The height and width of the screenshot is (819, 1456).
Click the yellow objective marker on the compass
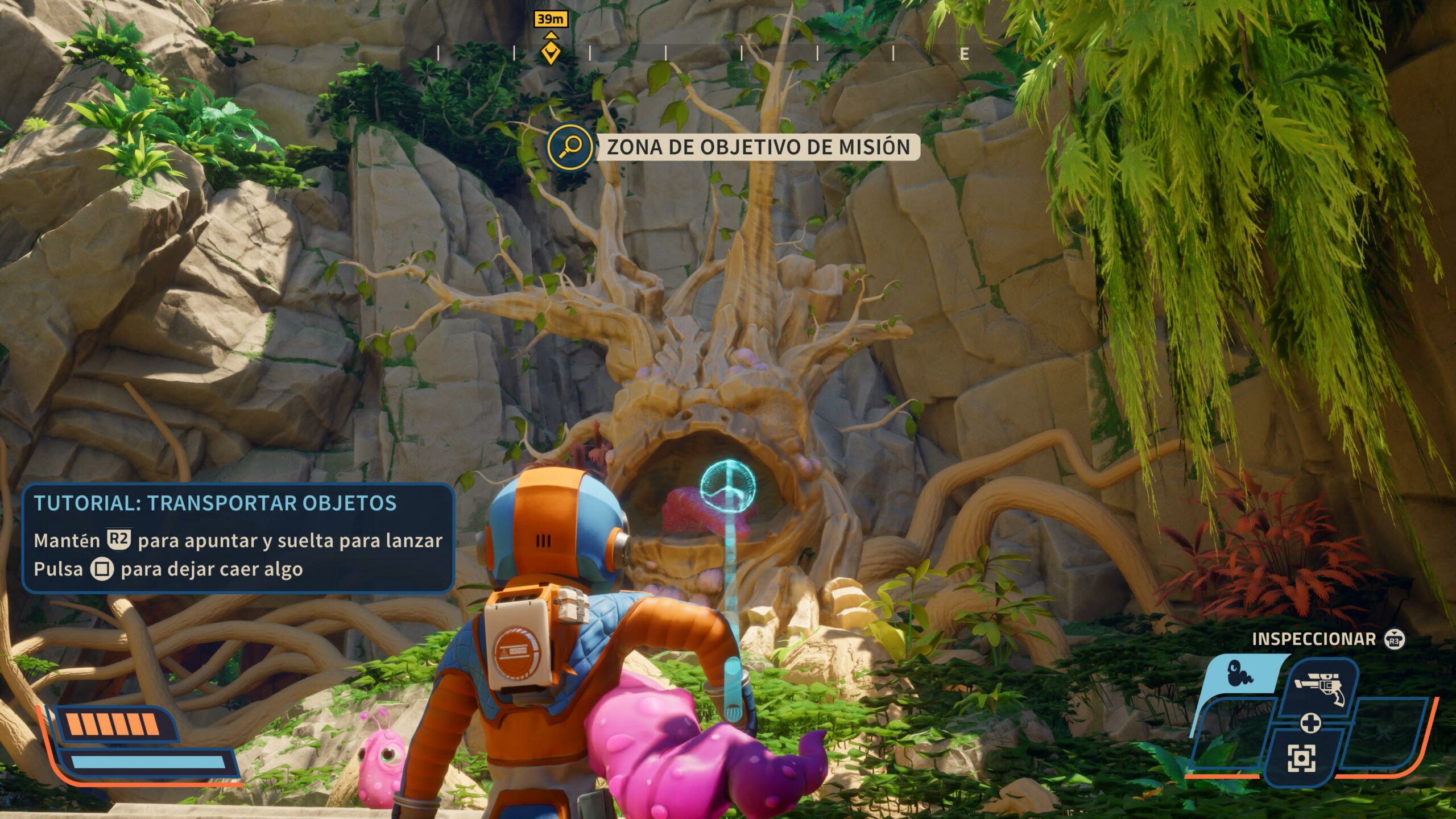[x=550, y=52]
